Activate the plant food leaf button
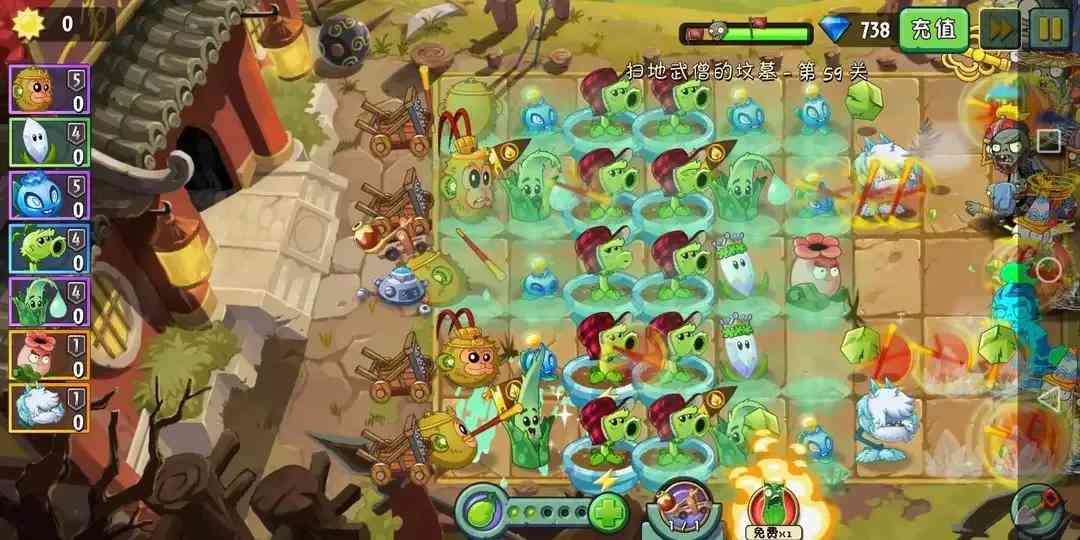Image resolution: width=1080 pixels, height=540 pixels. (x=482, y=512)
